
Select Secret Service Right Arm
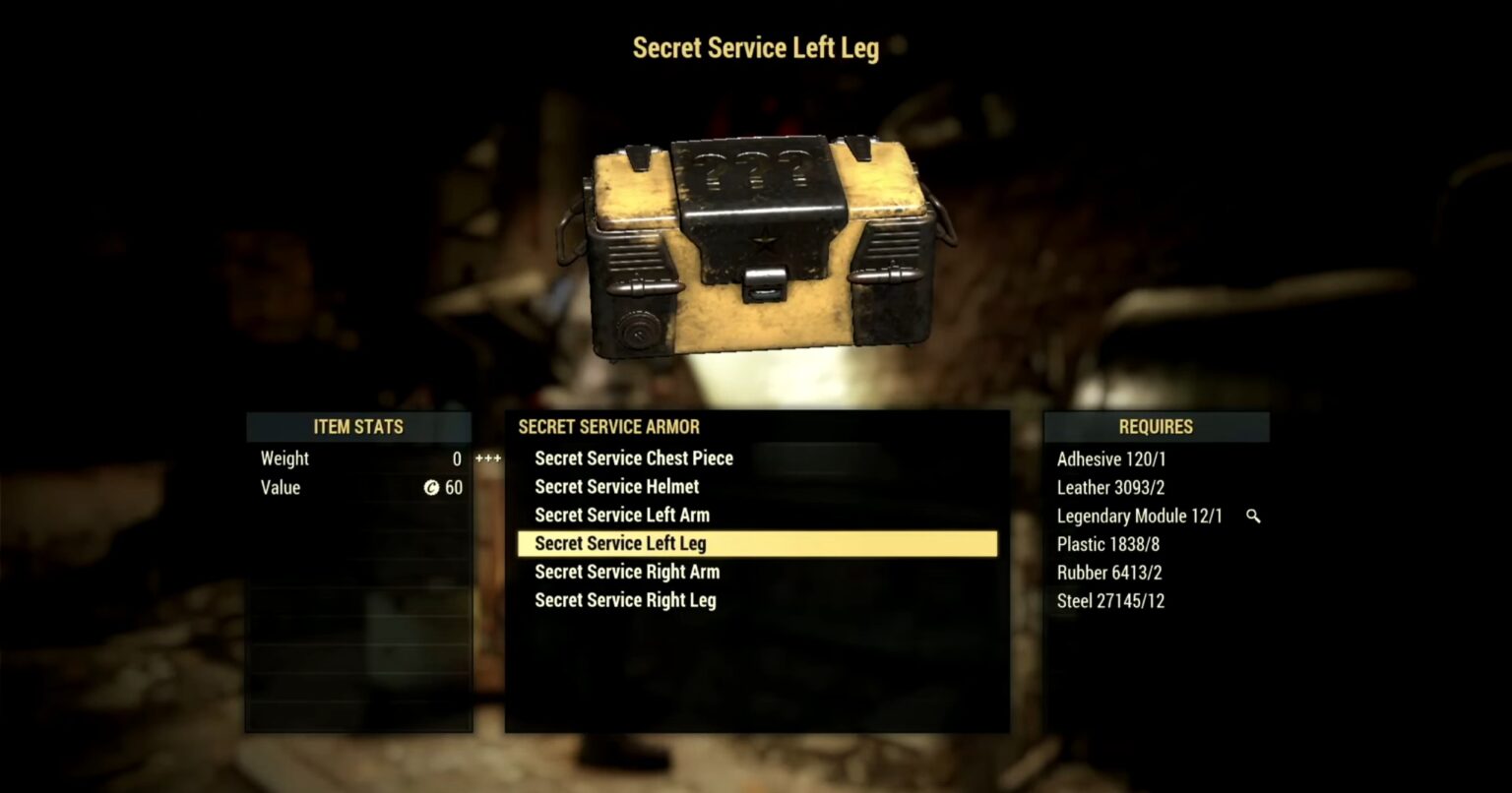click(626, 572)
